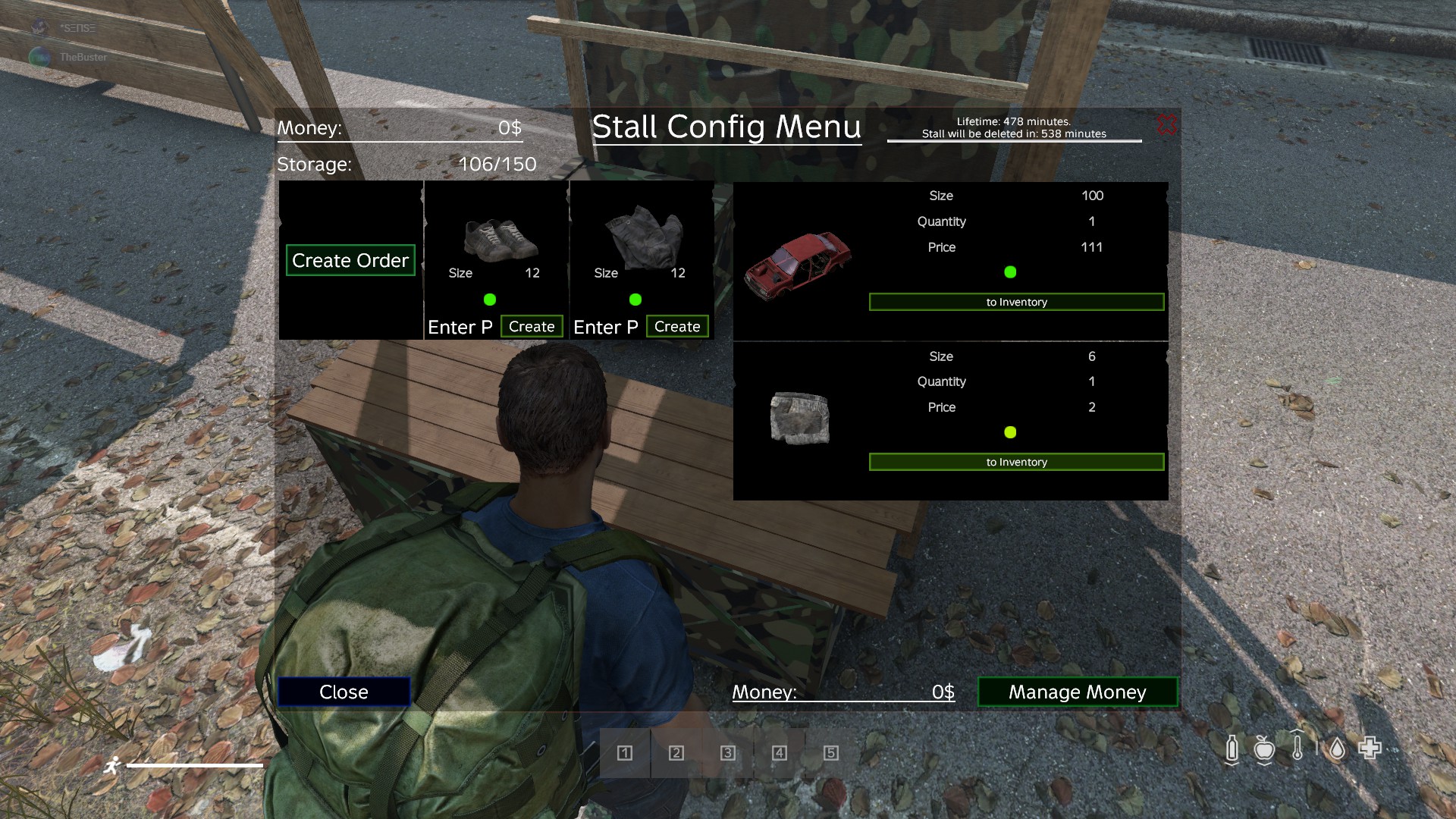Create an order for the grey pants
The width and height of the screenshot is (1456, 819).
(677, 326)
